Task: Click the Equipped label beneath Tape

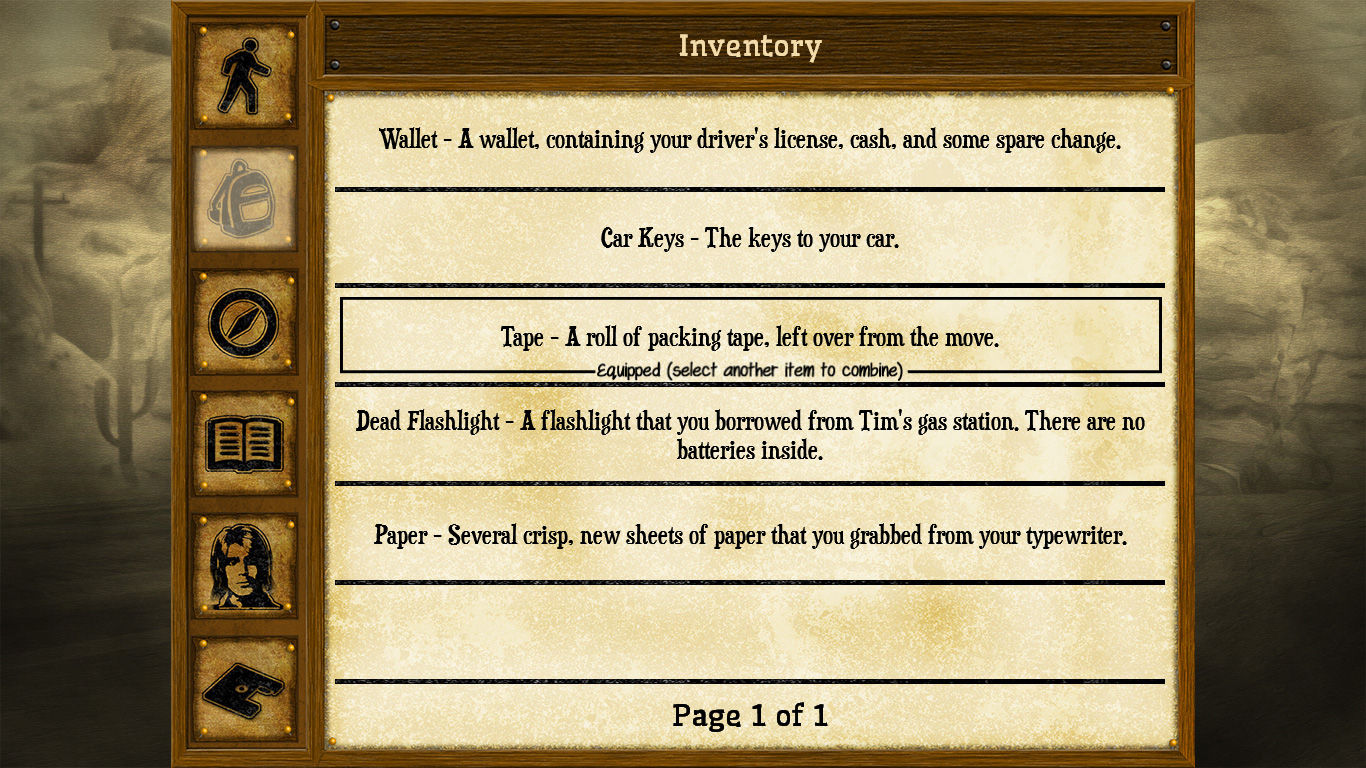Action: tap(750, 369)
